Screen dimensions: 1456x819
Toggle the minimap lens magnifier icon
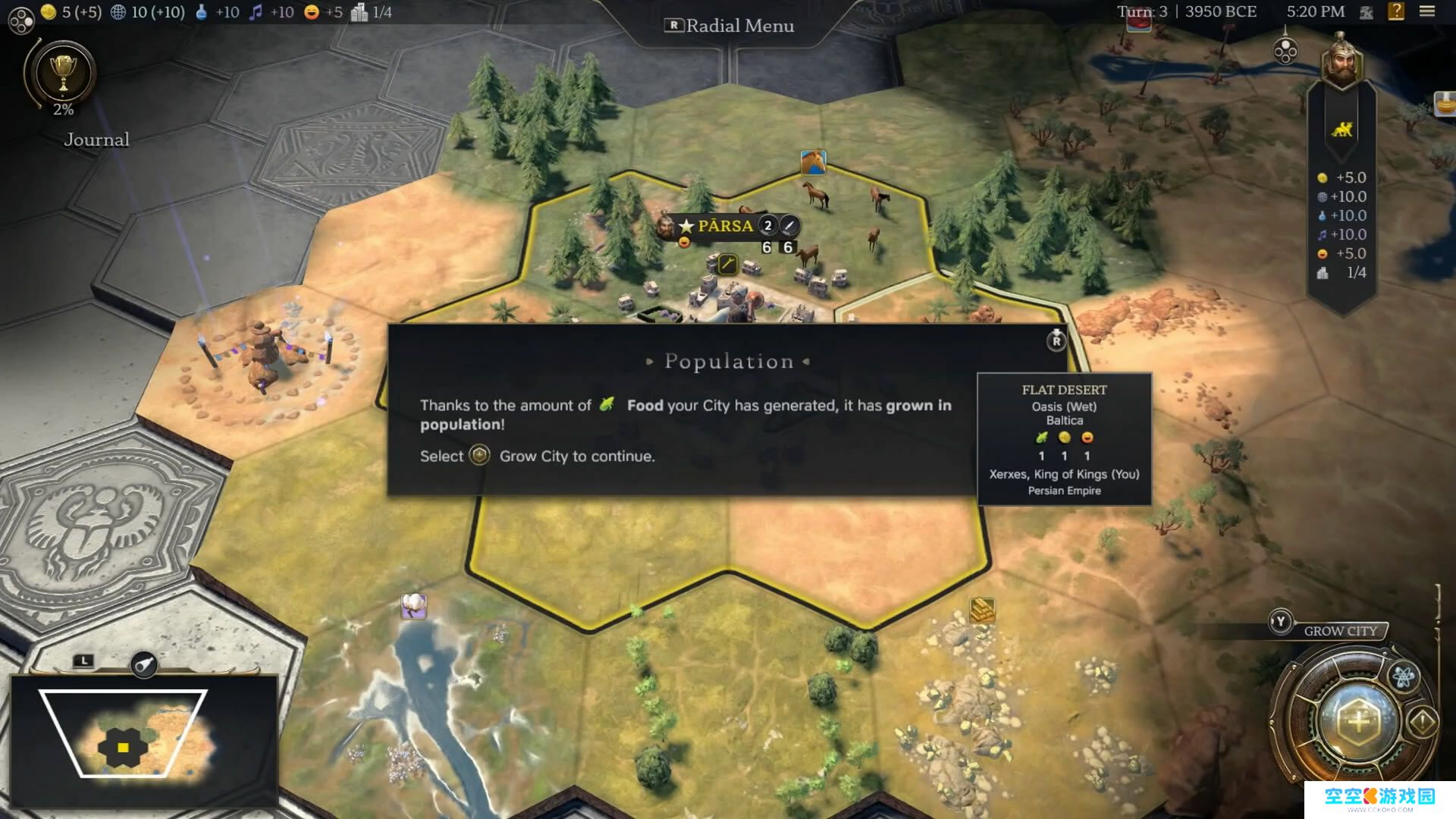[144, 665]
